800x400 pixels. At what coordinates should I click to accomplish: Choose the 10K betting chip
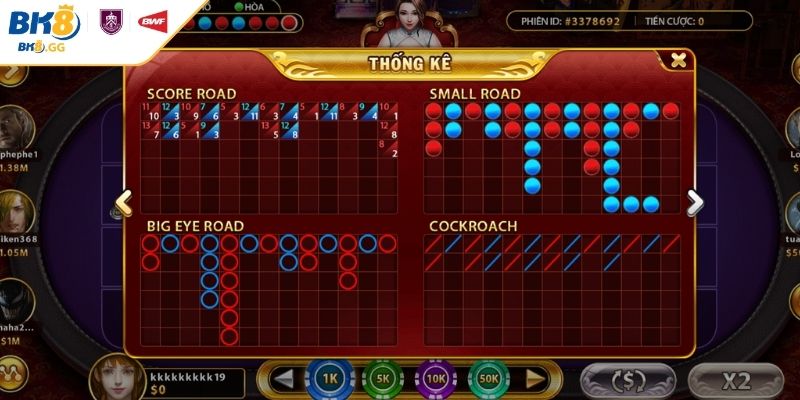pos(436,379)
